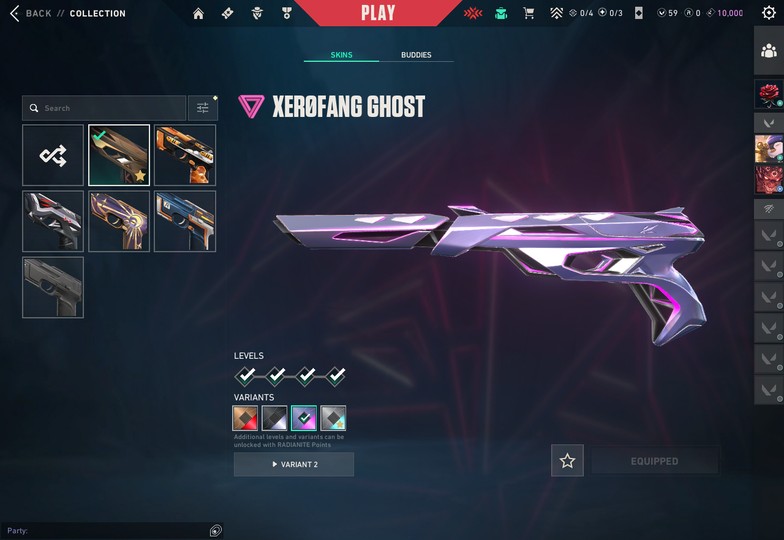Open the social friends panel icon

click(x=768, y=52)
